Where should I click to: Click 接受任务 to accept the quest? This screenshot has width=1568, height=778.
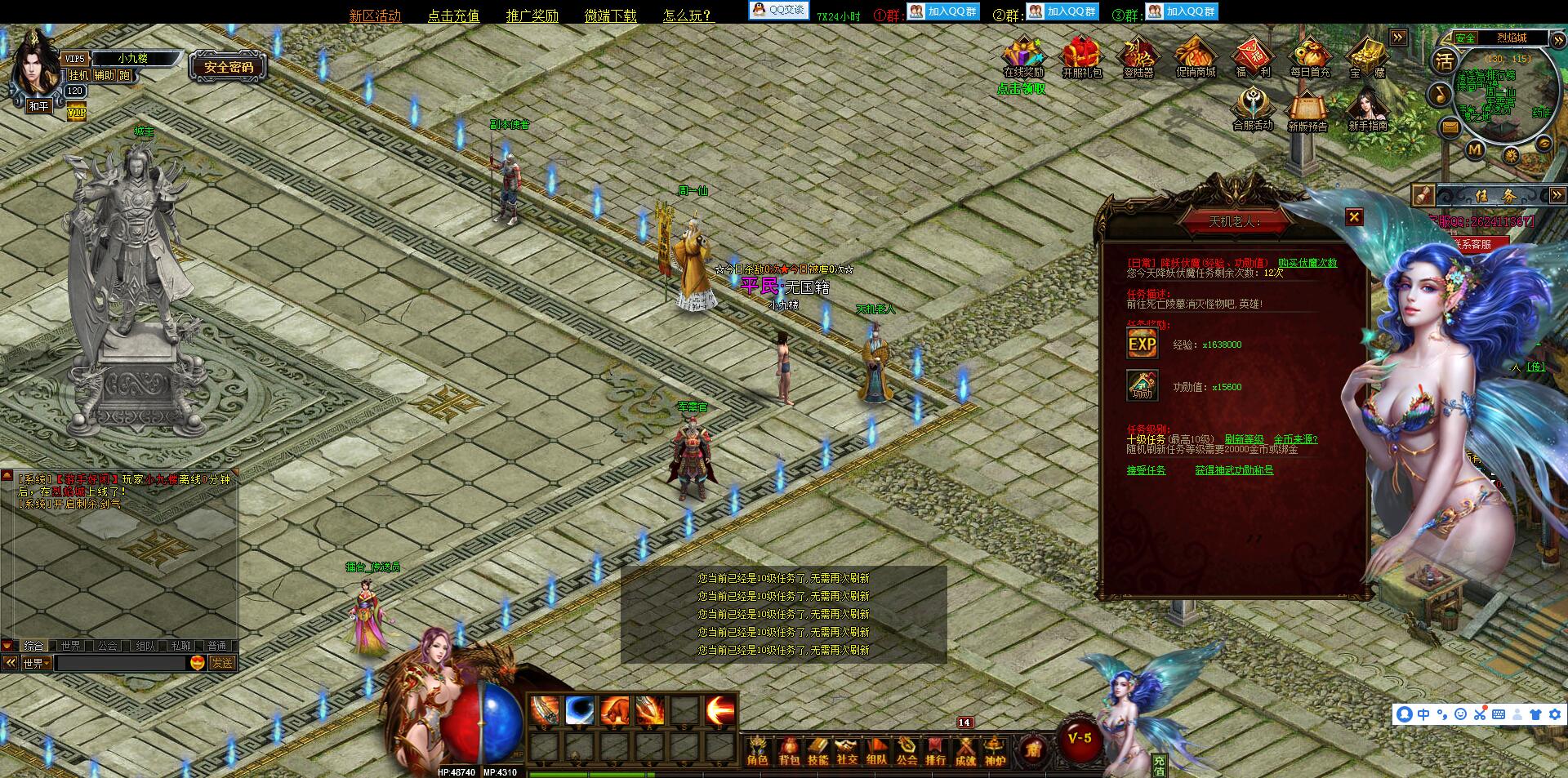(1148, 471)
